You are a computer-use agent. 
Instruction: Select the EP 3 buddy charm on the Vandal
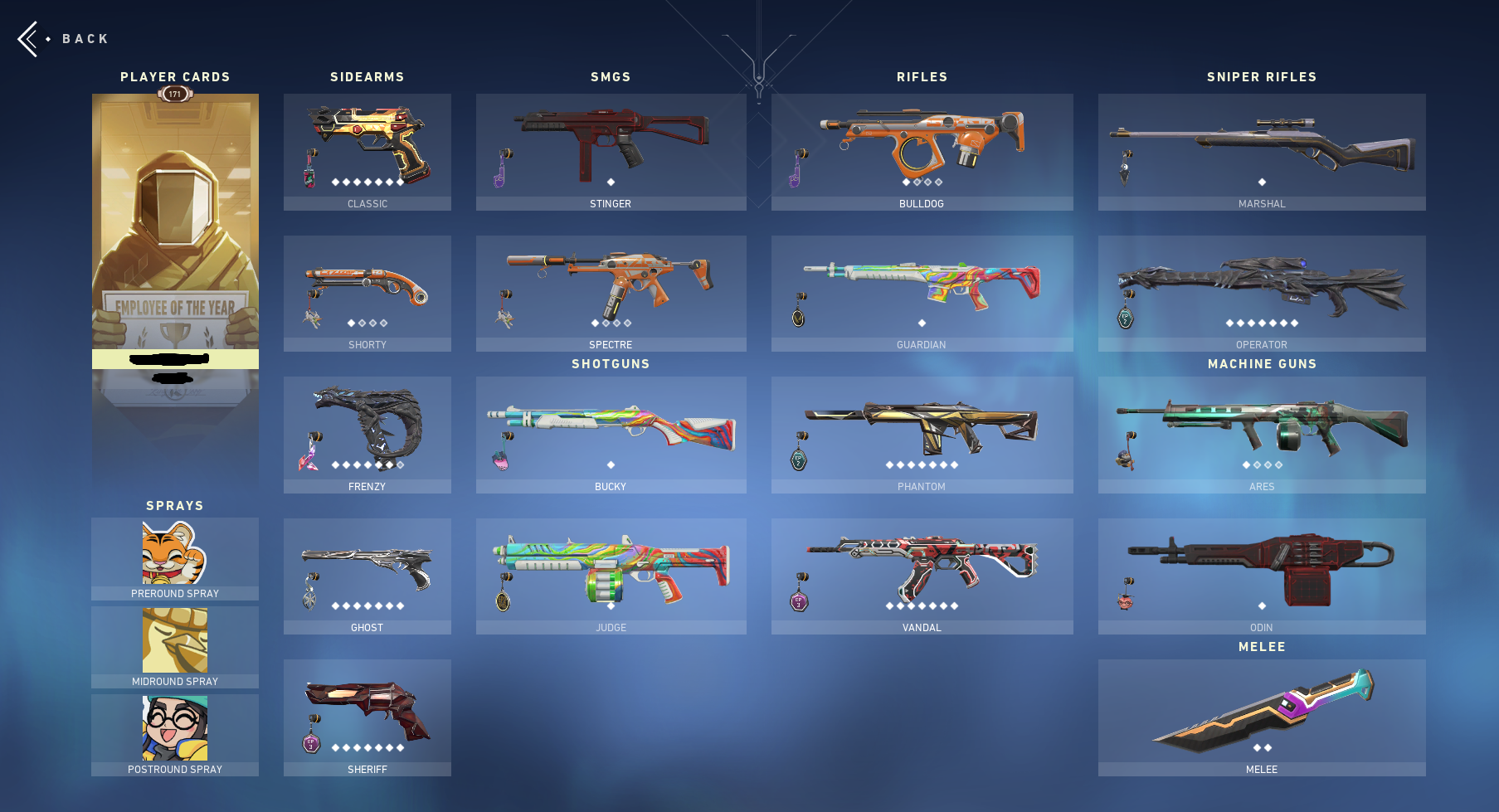point(799,600)
